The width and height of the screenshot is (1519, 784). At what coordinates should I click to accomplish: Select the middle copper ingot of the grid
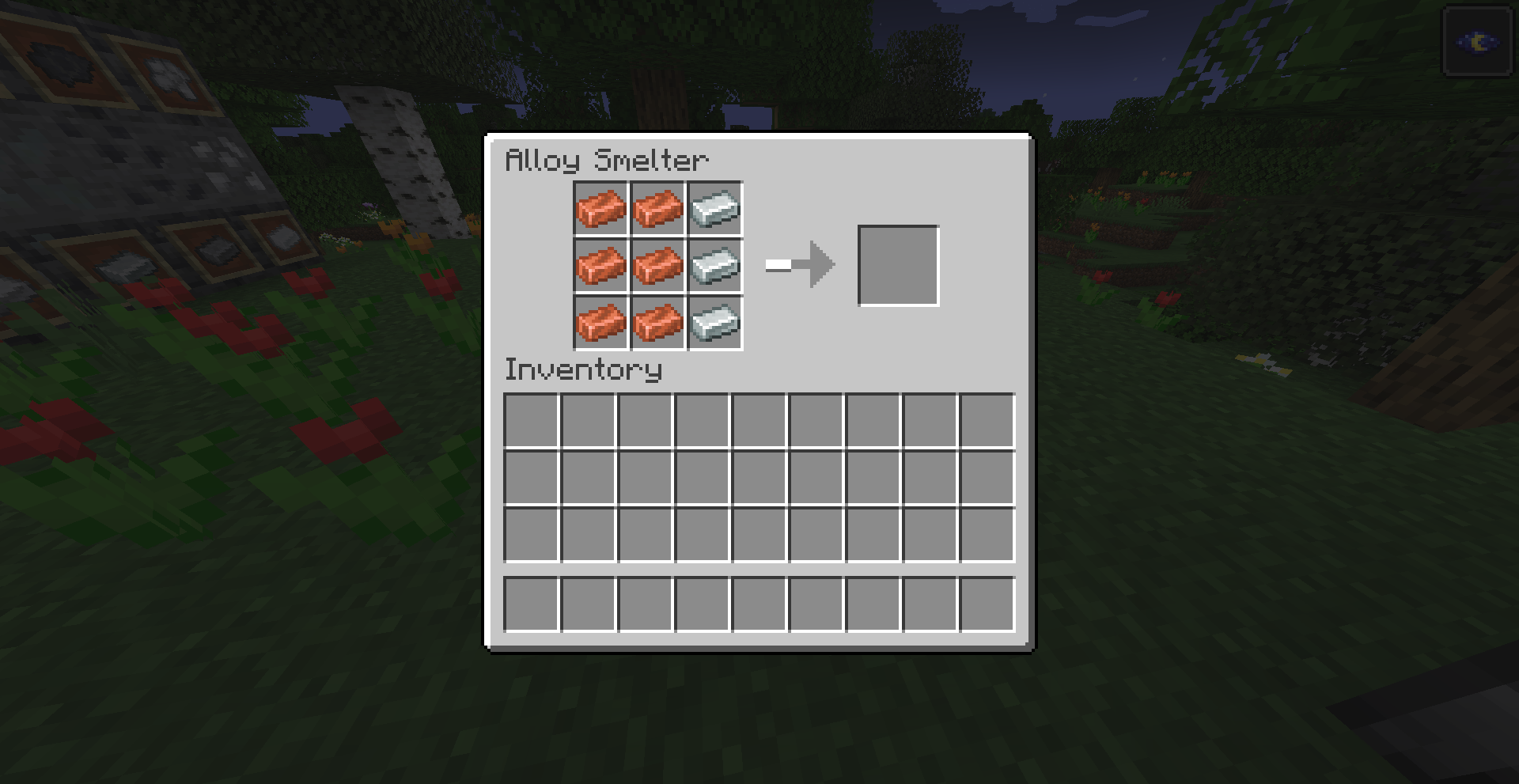coord(657,266)
